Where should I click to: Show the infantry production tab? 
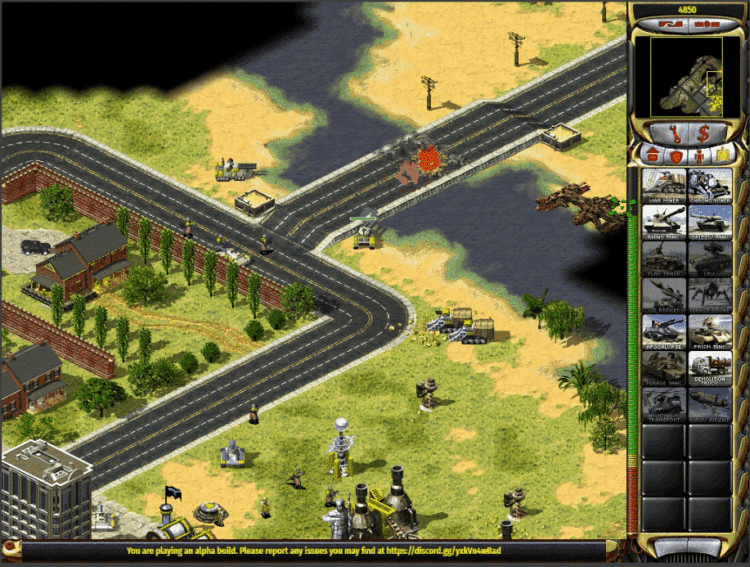coord(699,154)
